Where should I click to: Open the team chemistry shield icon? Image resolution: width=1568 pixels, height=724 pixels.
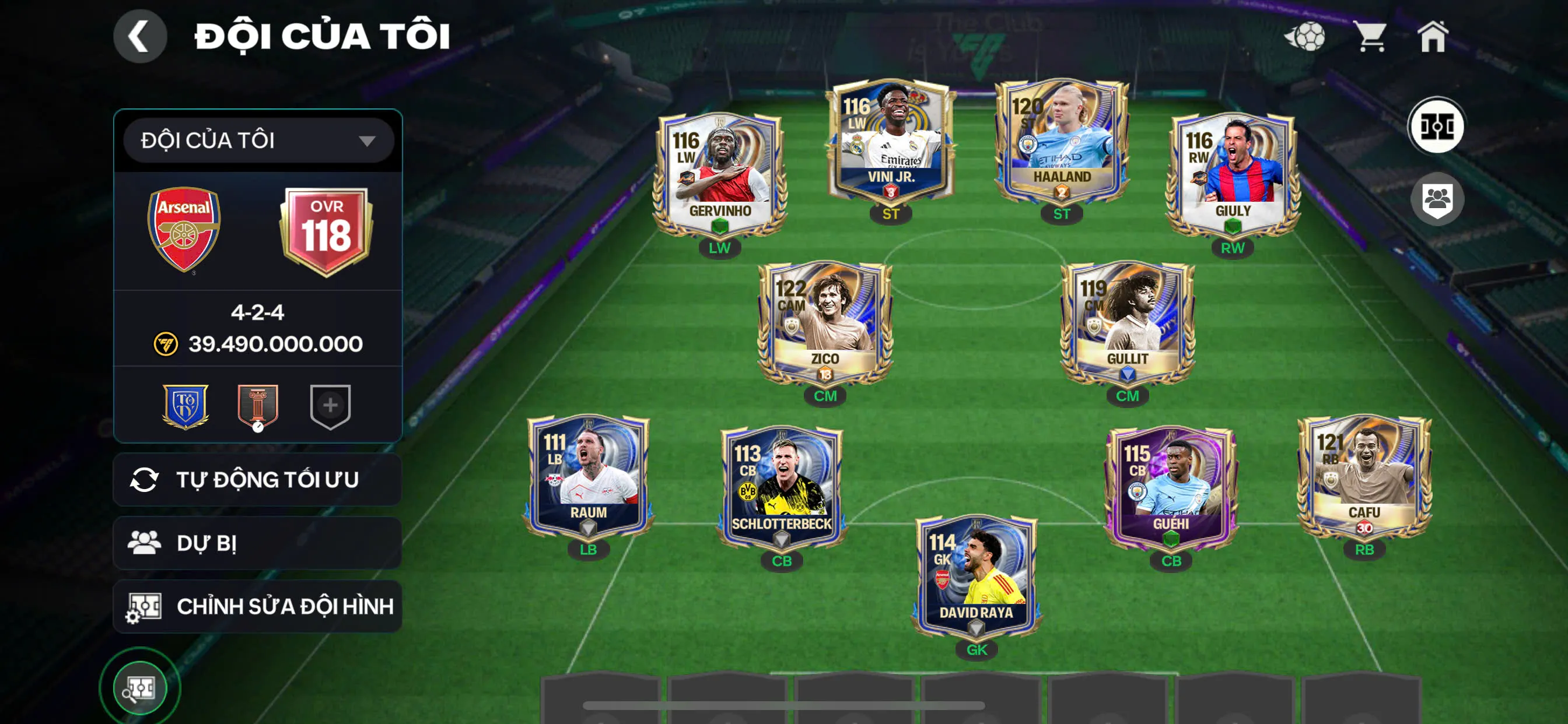[1437, 199]
